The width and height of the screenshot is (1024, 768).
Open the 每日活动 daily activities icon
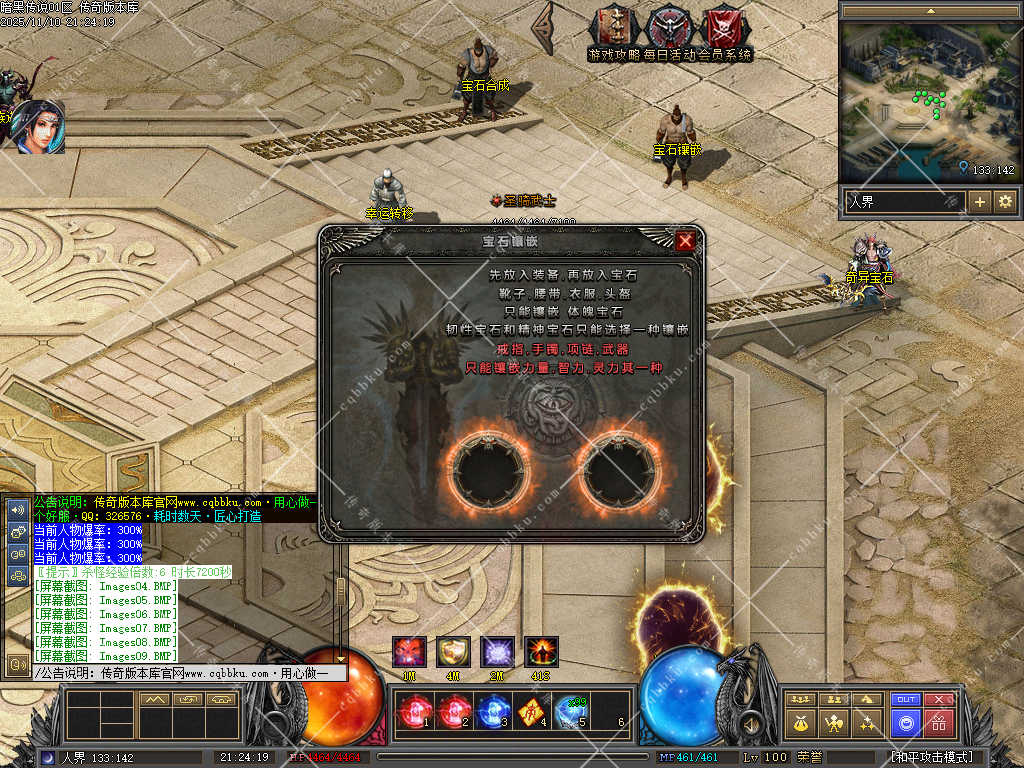tap(669, 28)
